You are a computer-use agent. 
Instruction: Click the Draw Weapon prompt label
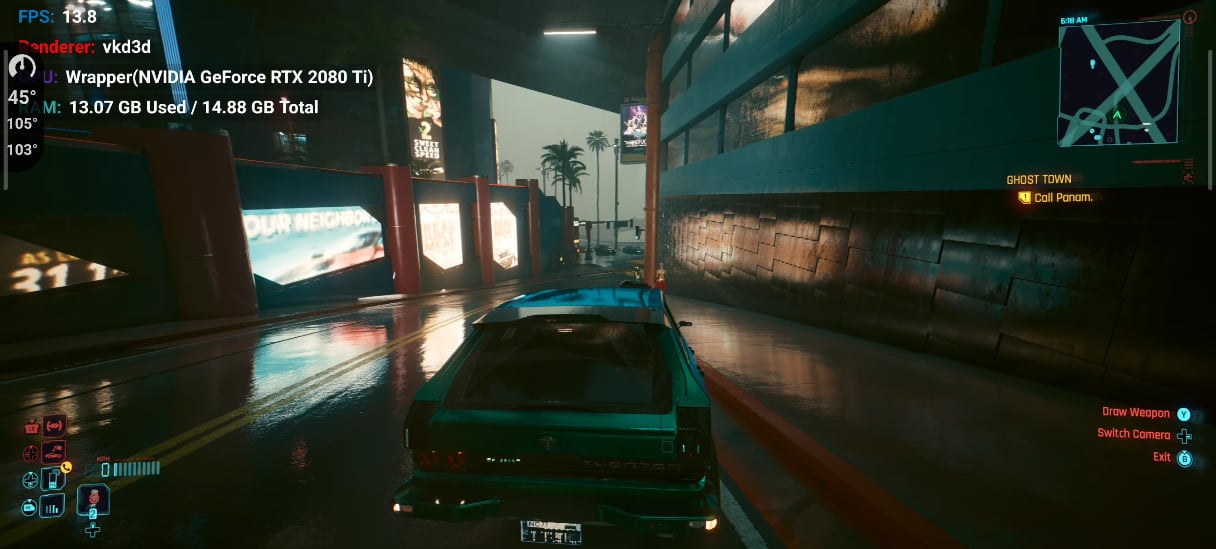click(x=1135, y=413)
